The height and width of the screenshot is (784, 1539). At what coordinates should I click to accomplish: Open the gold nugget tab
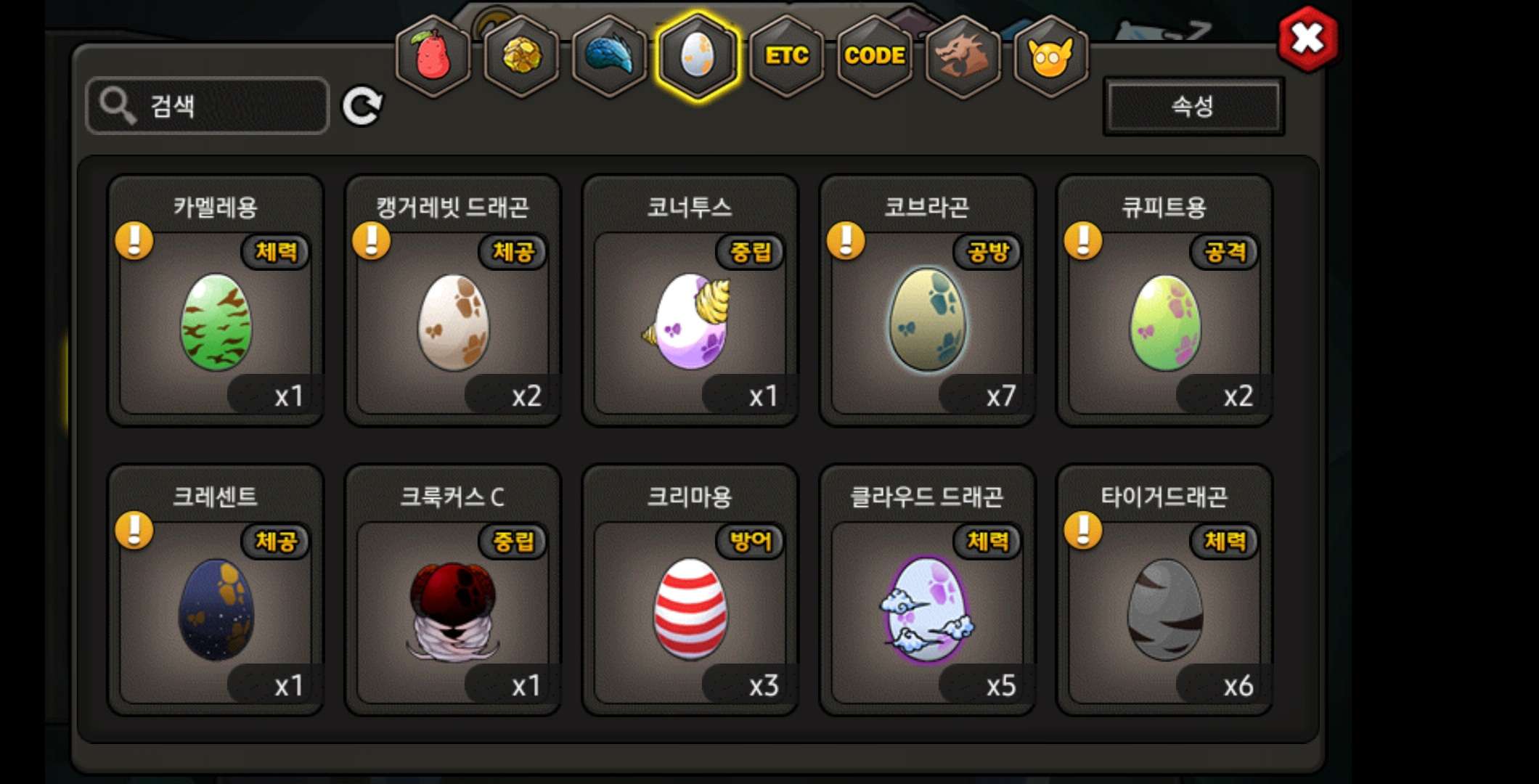click(521, 56)
